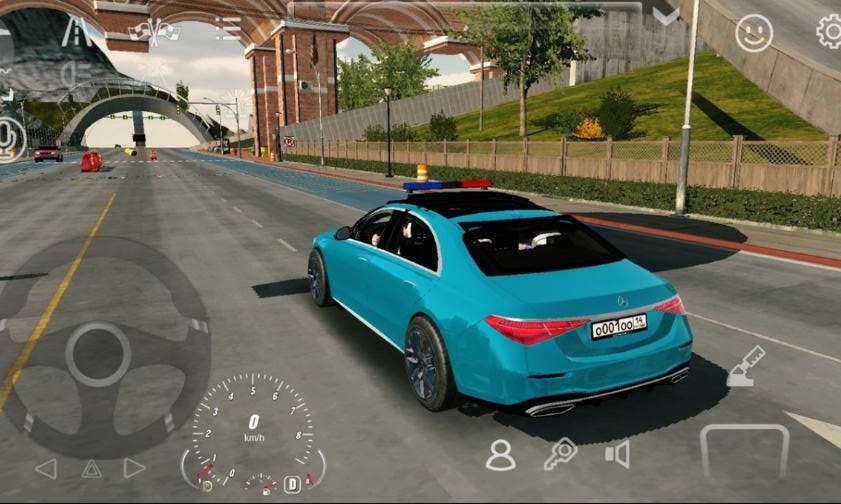Activate the left turn signal arrow
Image resolution: width=841 pixels, height=504 pixels.
tap(46, 468)
